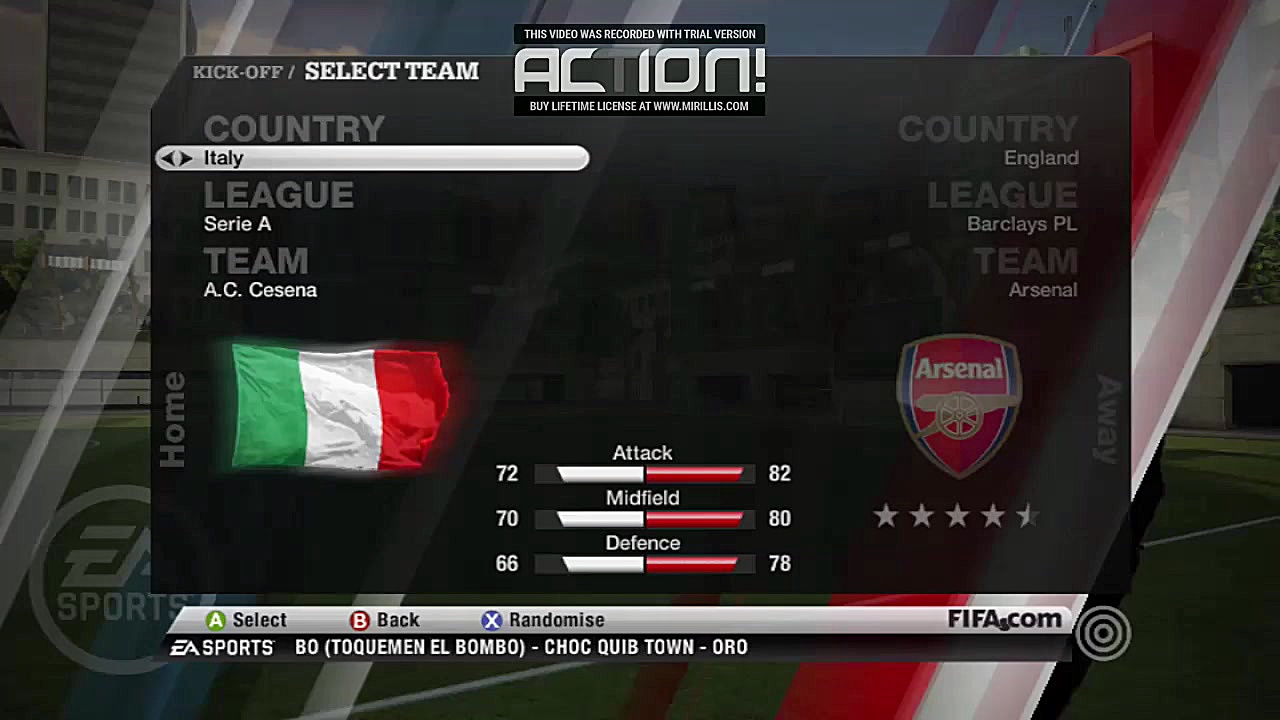This screenshot has height=720, width=1280.
Task: Click the BUY LIFETIME LICENSE banner
Action: pos(639,106)
